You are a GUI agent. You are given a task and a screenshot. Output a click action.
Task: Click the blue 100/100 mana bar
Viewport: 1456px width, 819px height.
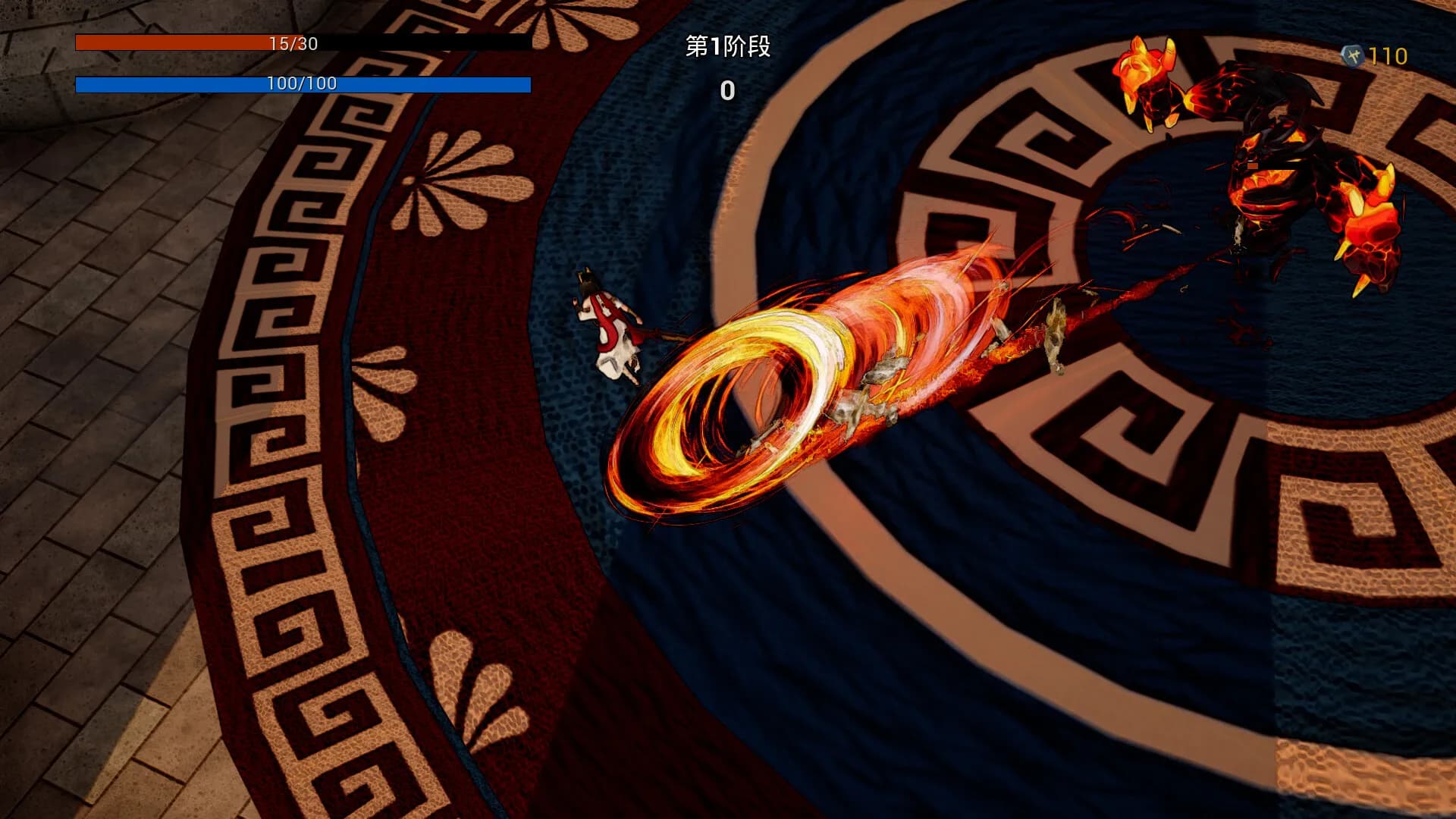click(x=303, y=84)
